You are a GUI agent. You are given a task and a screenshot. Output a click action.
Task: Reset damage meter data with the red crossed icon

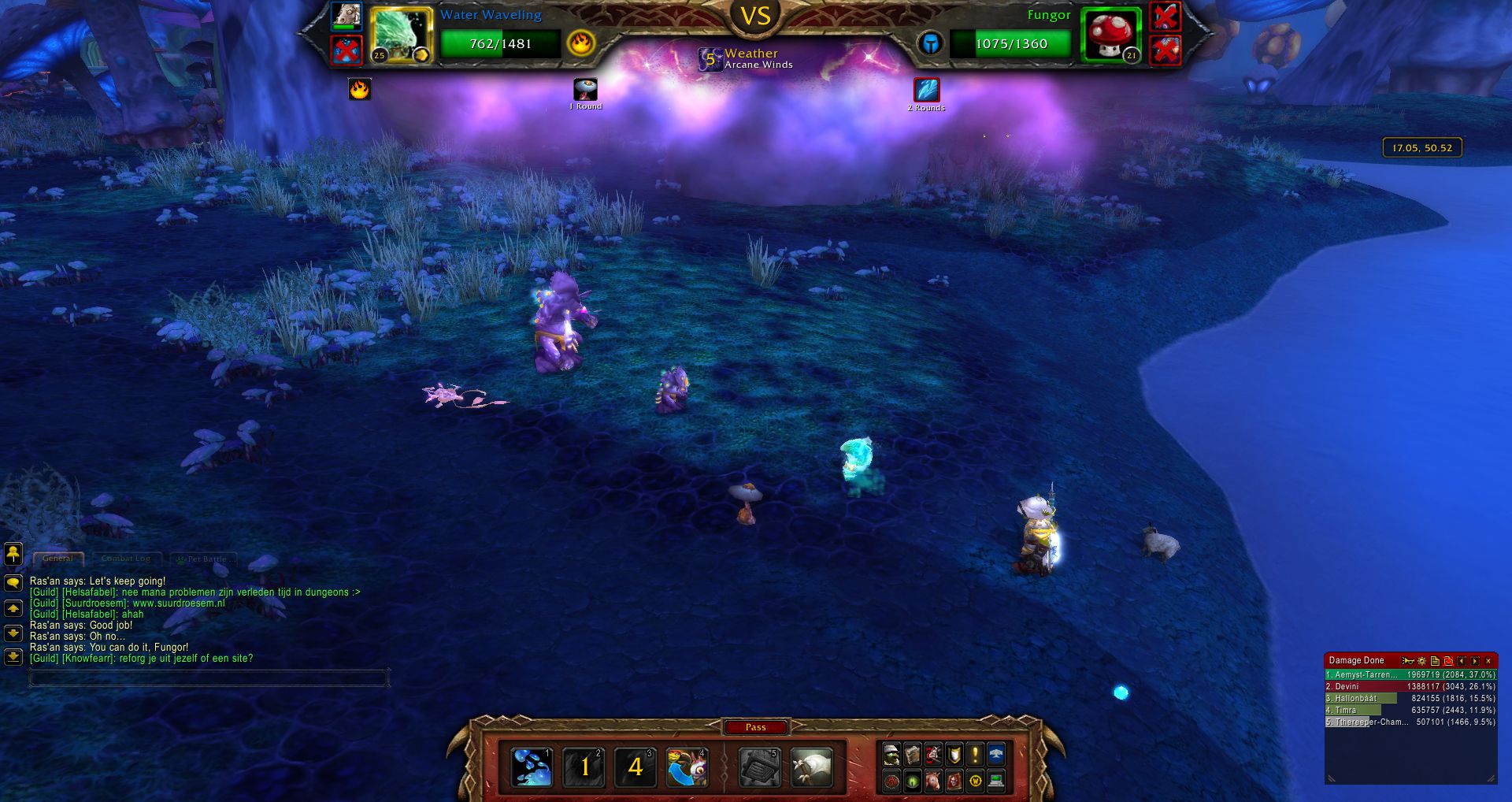click(1448, 661)
